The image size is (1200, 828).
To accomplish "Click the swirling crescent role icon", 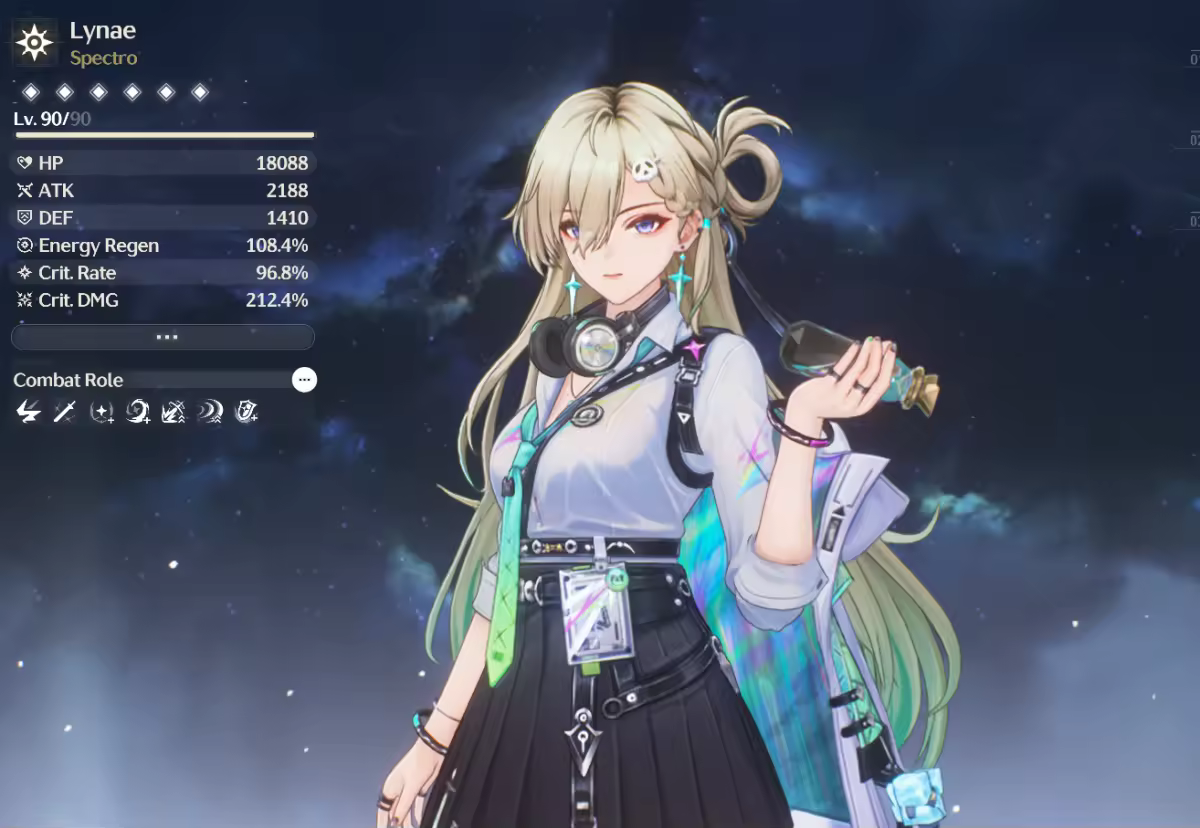I will (138, 410).
